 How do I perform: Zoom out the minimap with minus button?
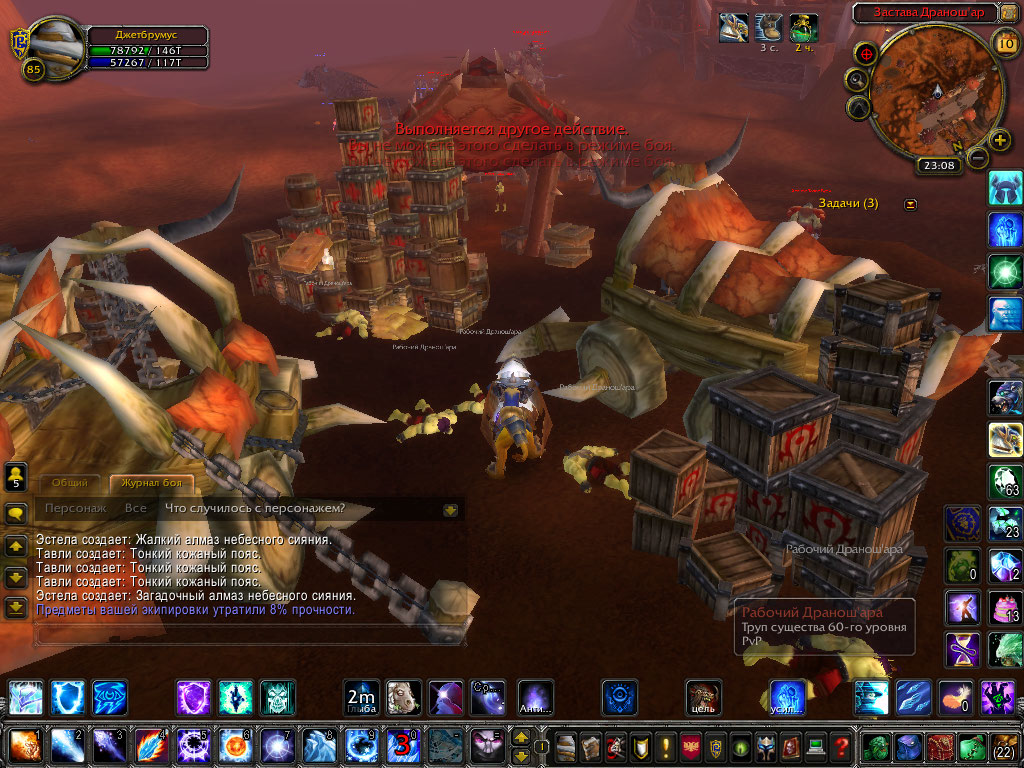click(979, 157)
